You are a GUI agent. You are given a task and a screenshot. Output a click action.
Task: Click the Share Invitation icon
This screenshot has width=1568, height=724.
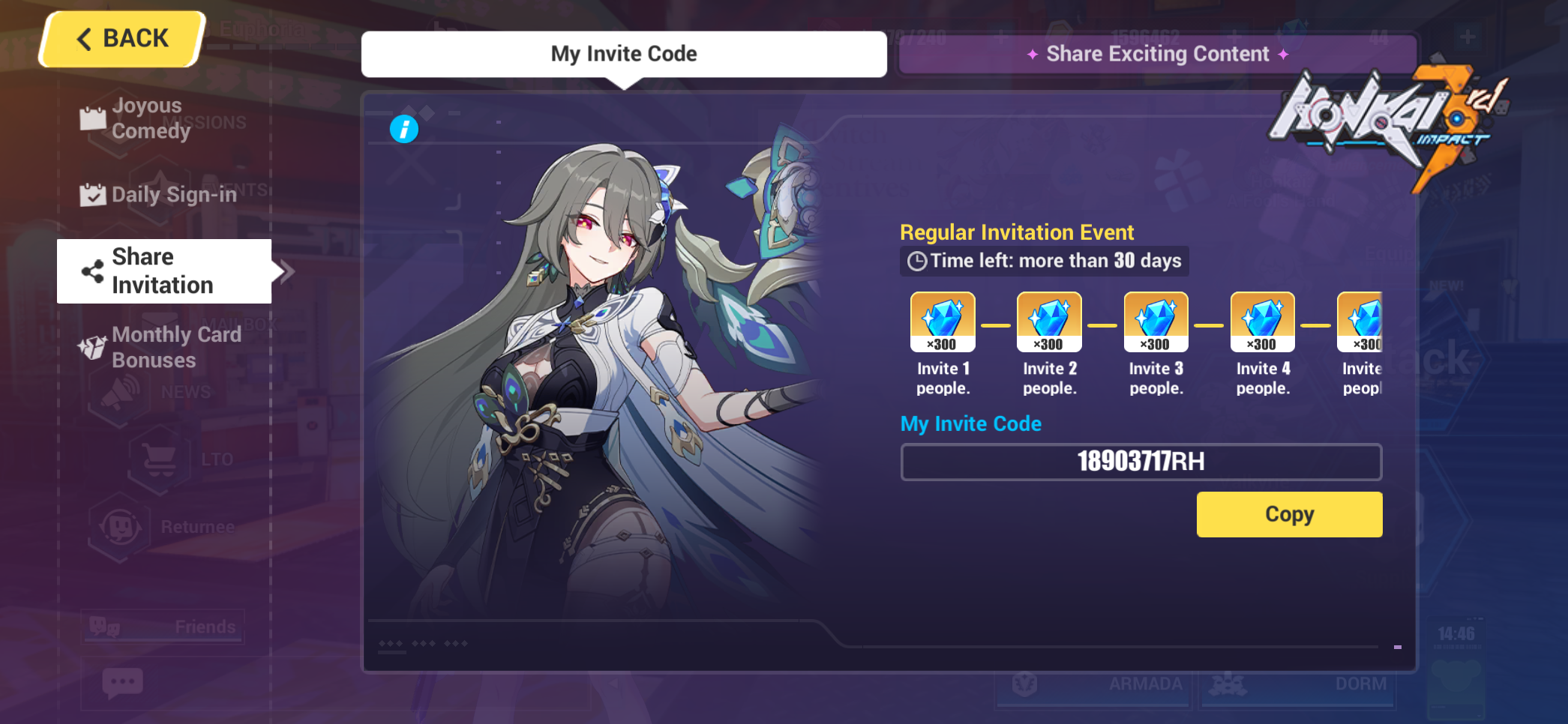(93, 271)
